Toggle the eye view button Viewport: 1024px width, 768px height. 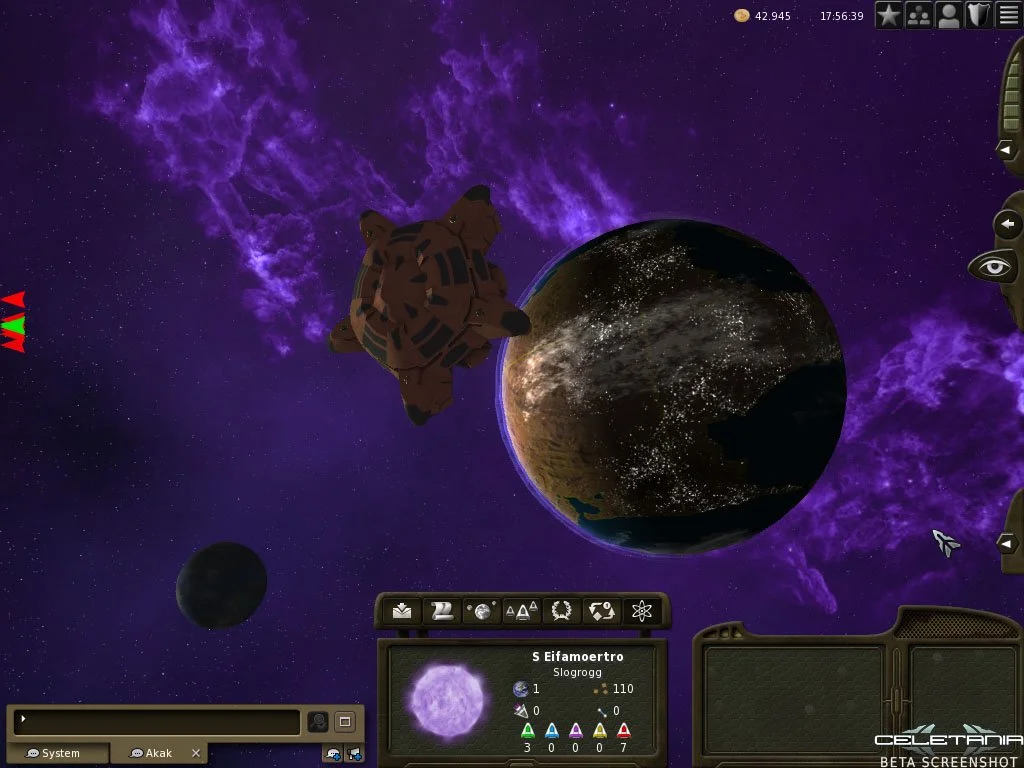pos(993,267)
